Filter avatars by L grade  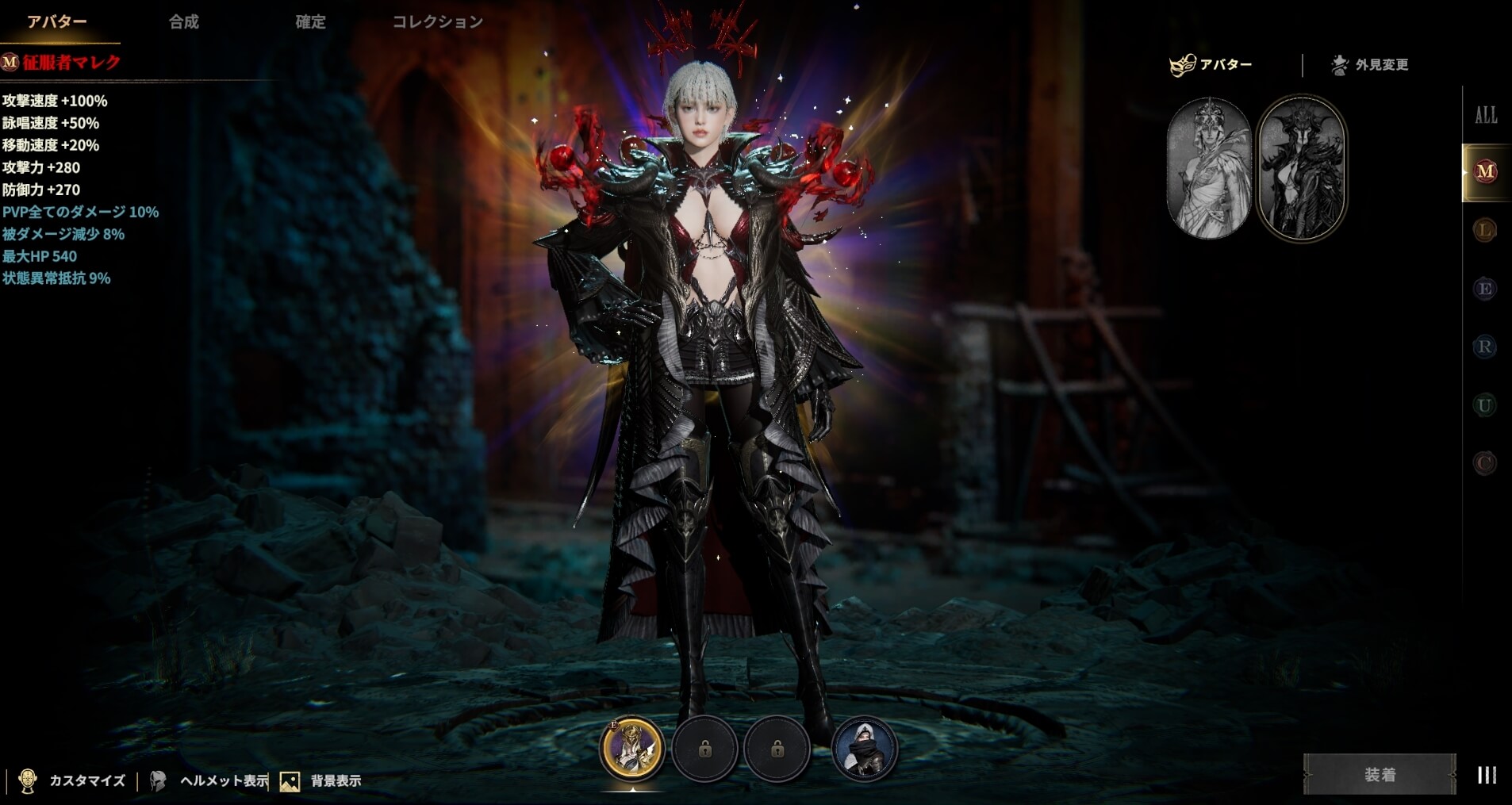pos(1485,231)
